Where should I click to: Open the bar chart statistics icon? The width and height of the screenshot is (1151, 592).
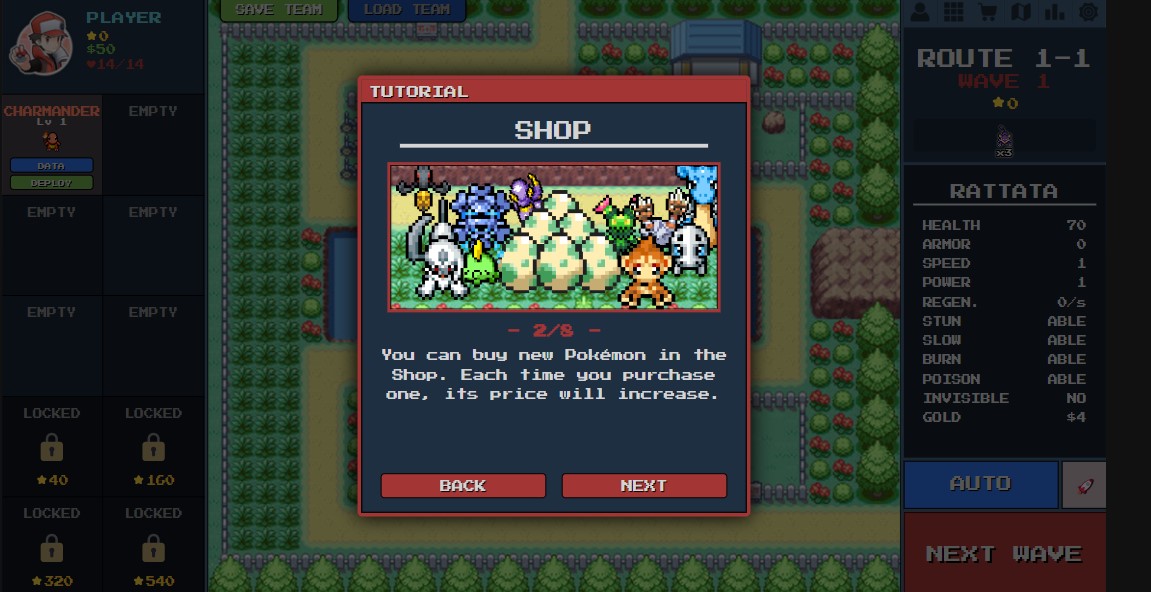(1054, 12)
